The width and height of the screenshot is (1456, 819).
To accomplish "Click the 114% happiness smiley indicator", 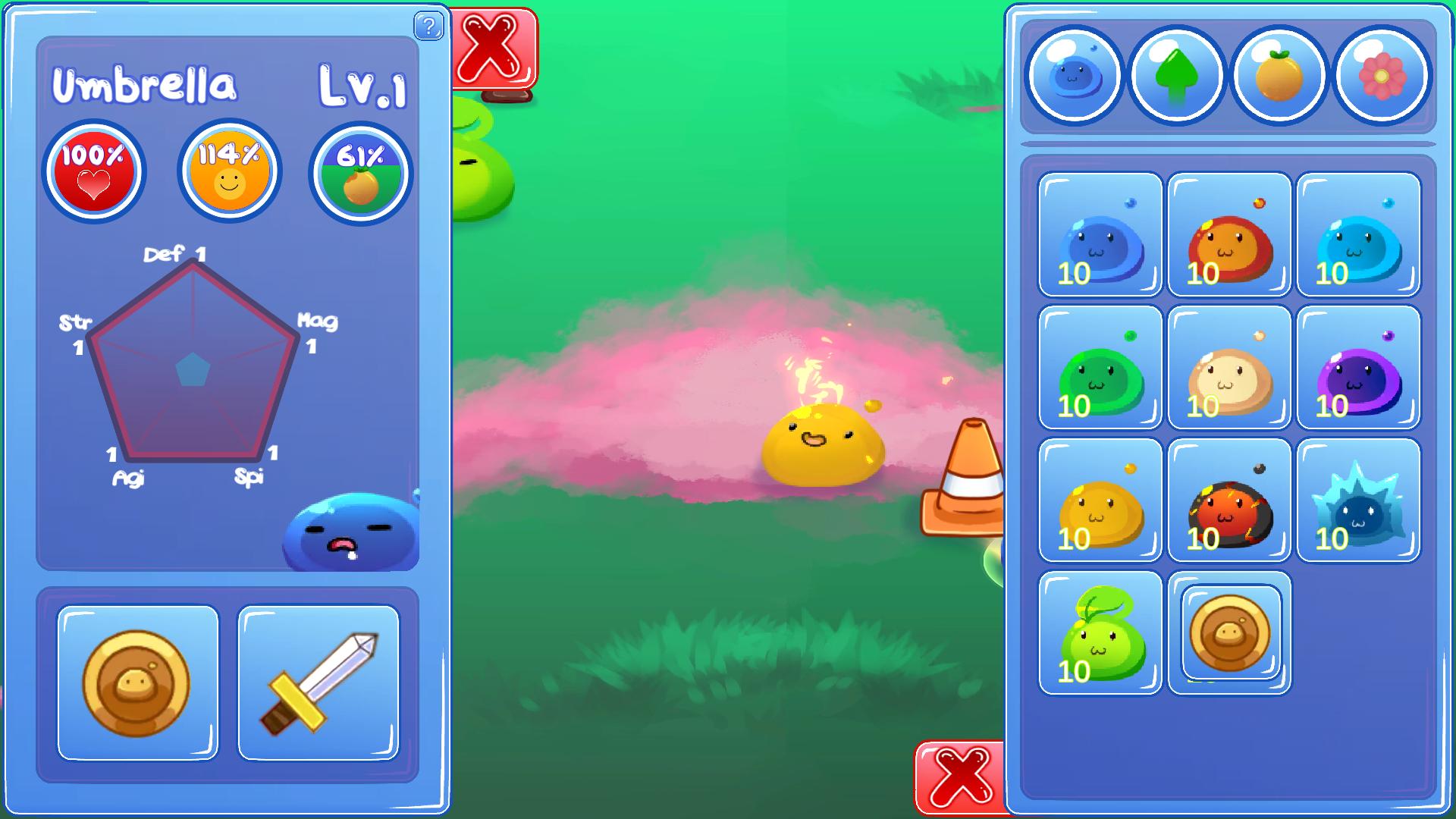I will (x=227, y=172).
